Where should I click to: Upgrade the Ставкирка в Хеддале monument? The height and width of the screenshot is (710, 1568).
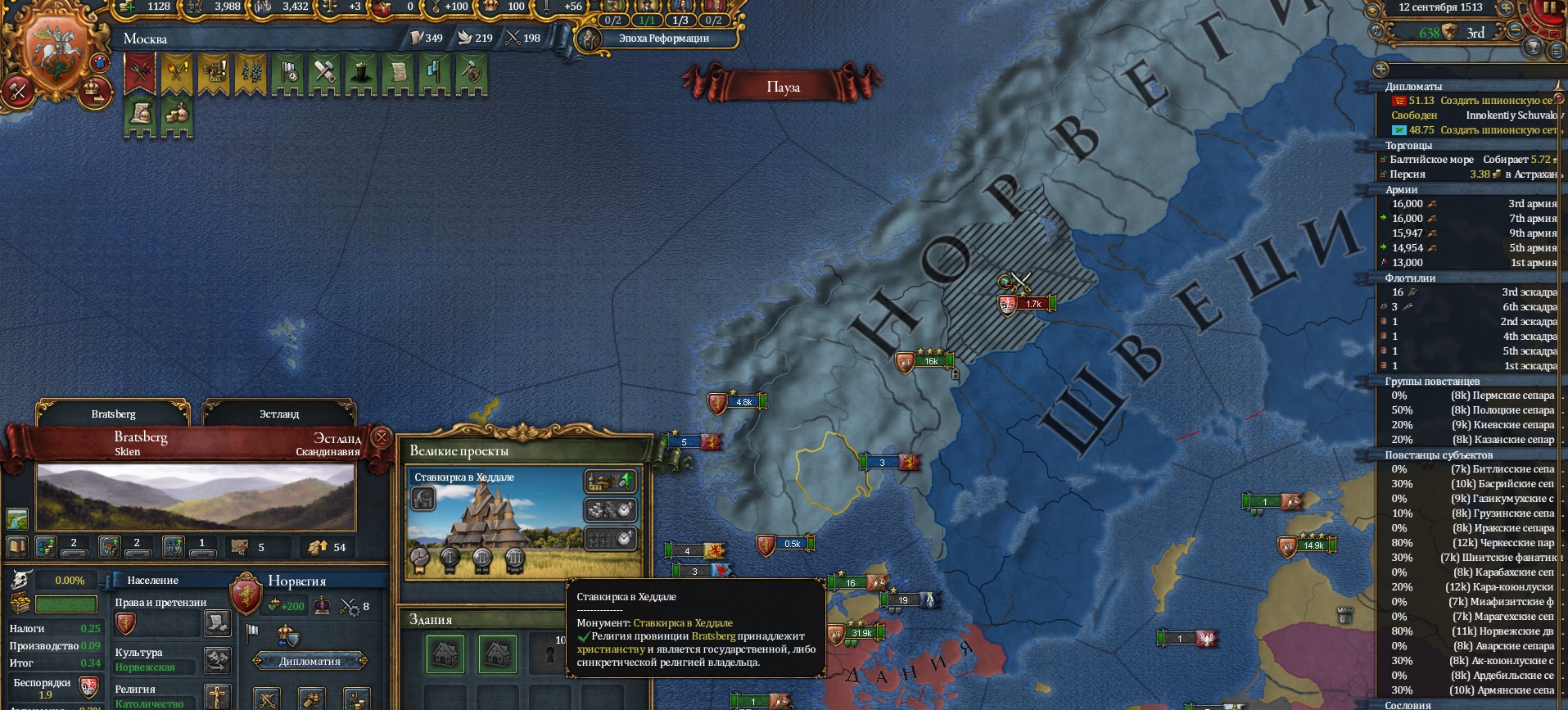(611, 481)
